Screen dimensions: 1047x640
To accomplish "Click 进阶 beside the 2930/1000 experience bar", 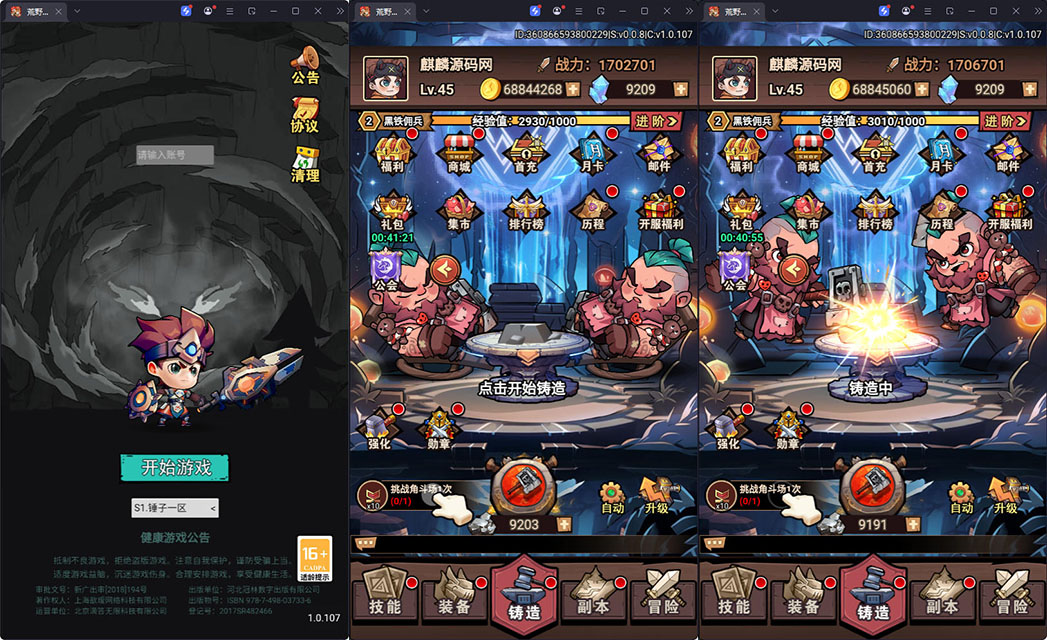I will (x=657, y=121).
